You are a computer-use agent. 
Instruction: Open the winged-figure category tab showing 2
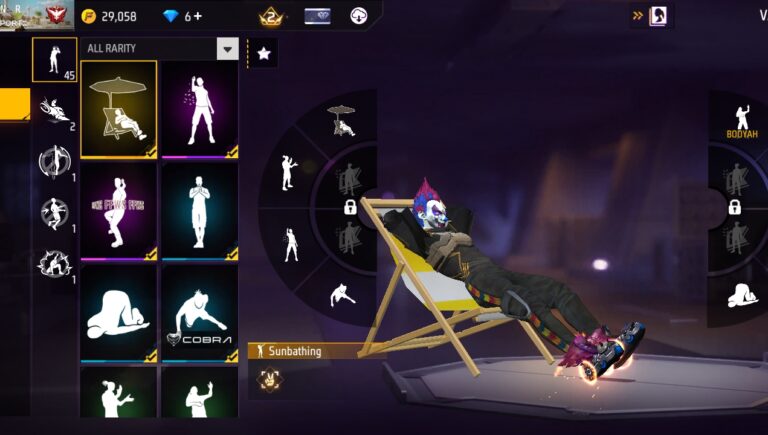(x=53, y=111)
